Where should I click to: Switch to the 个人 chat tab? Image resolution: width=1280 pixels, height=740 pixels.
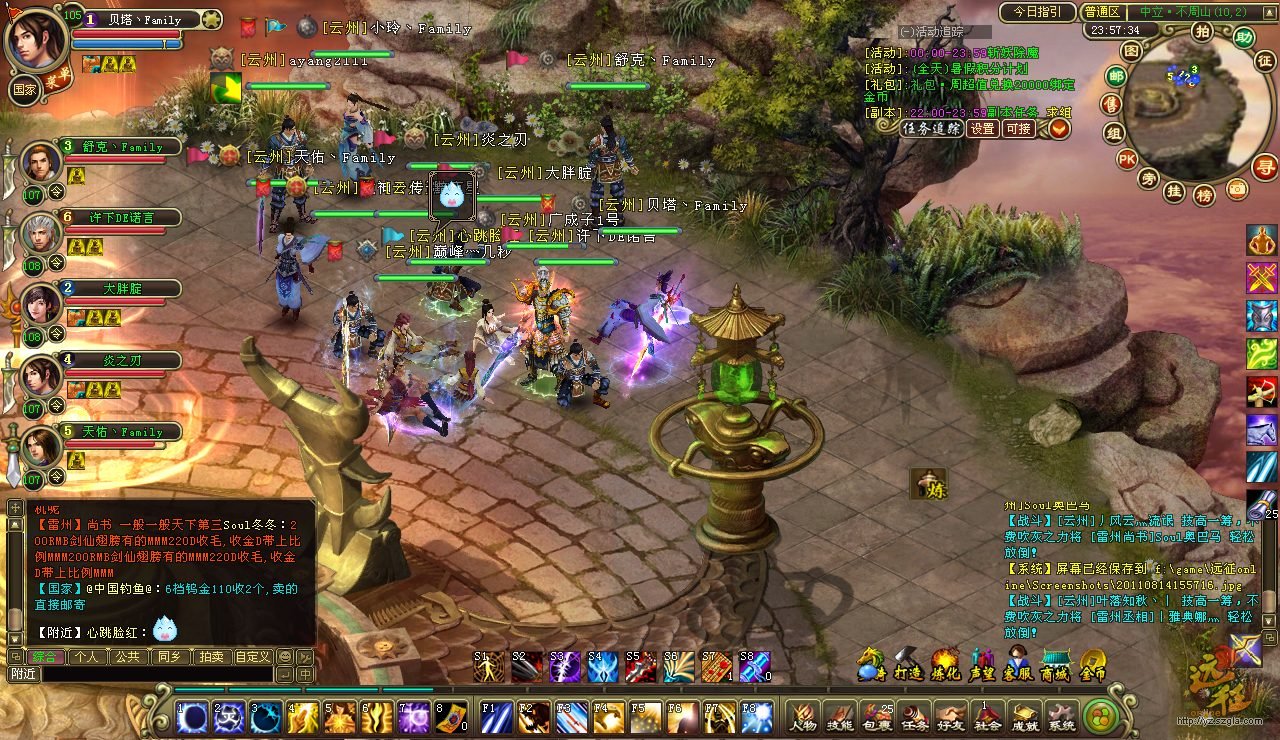87,657
